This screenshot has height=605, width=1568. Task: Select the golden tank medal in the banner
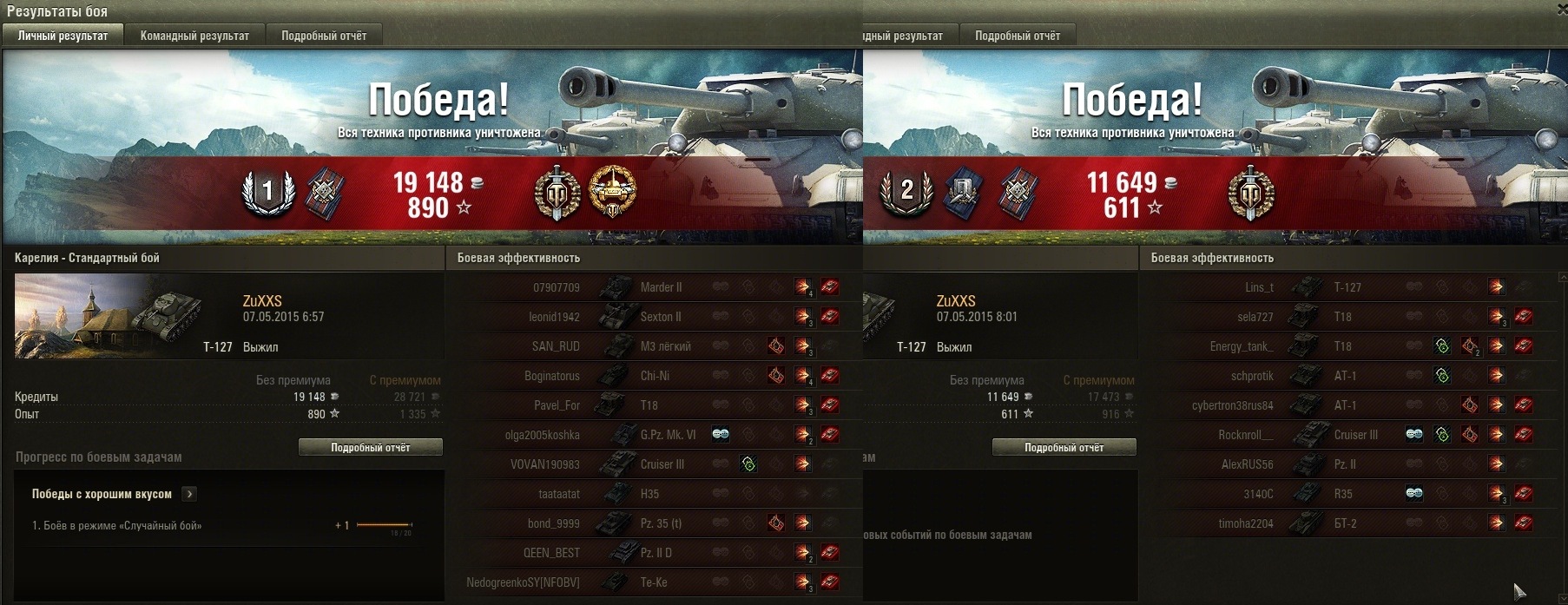pos(612,191)
